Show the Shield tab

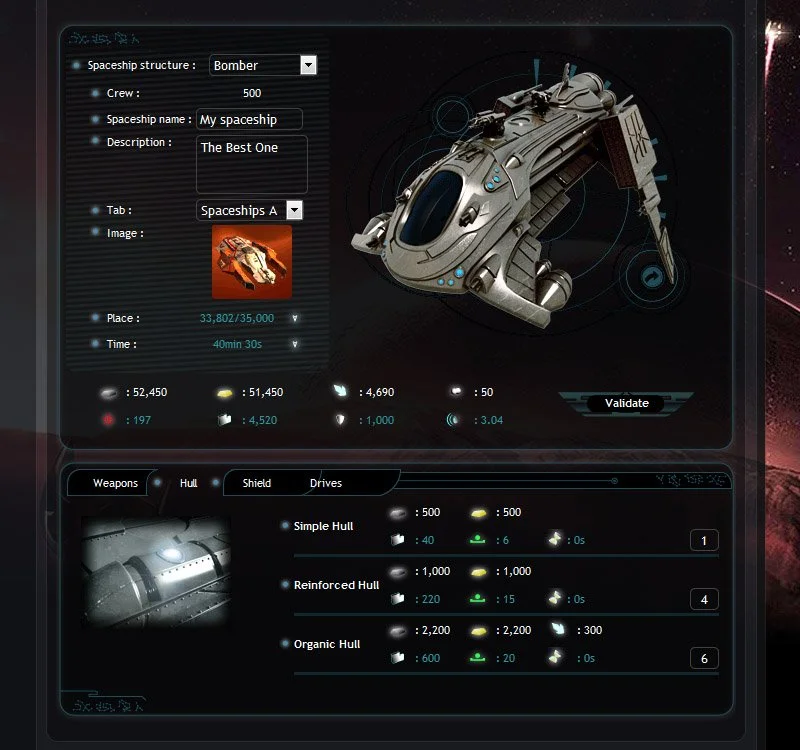click(256, 483)
